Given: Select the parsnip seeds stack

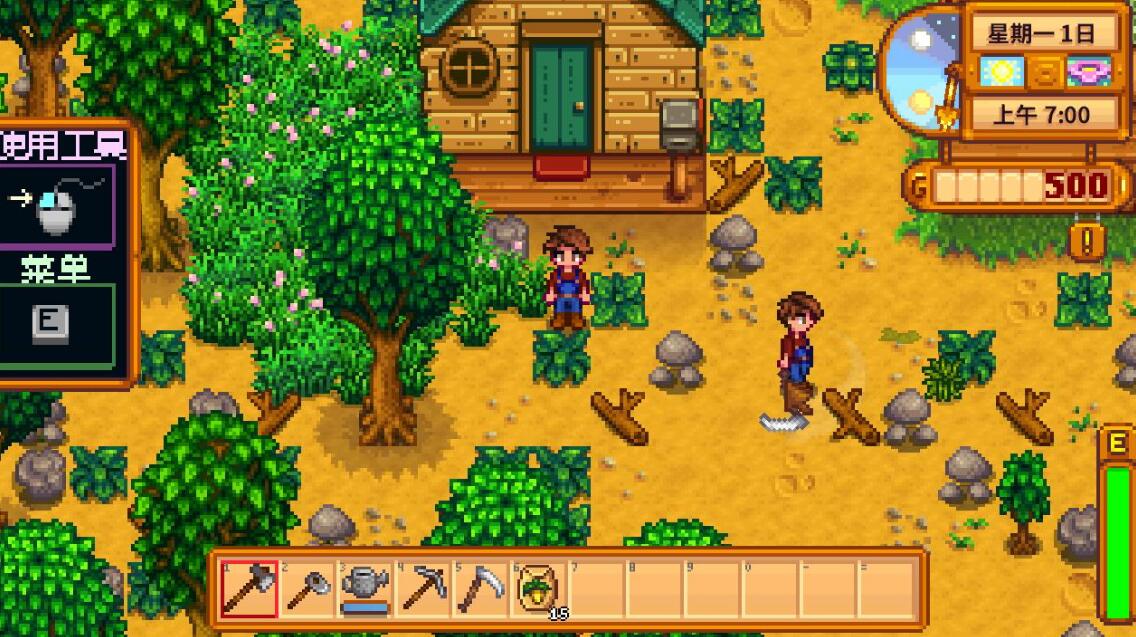Looking at the screenshot, I should [x=539, y=589].
